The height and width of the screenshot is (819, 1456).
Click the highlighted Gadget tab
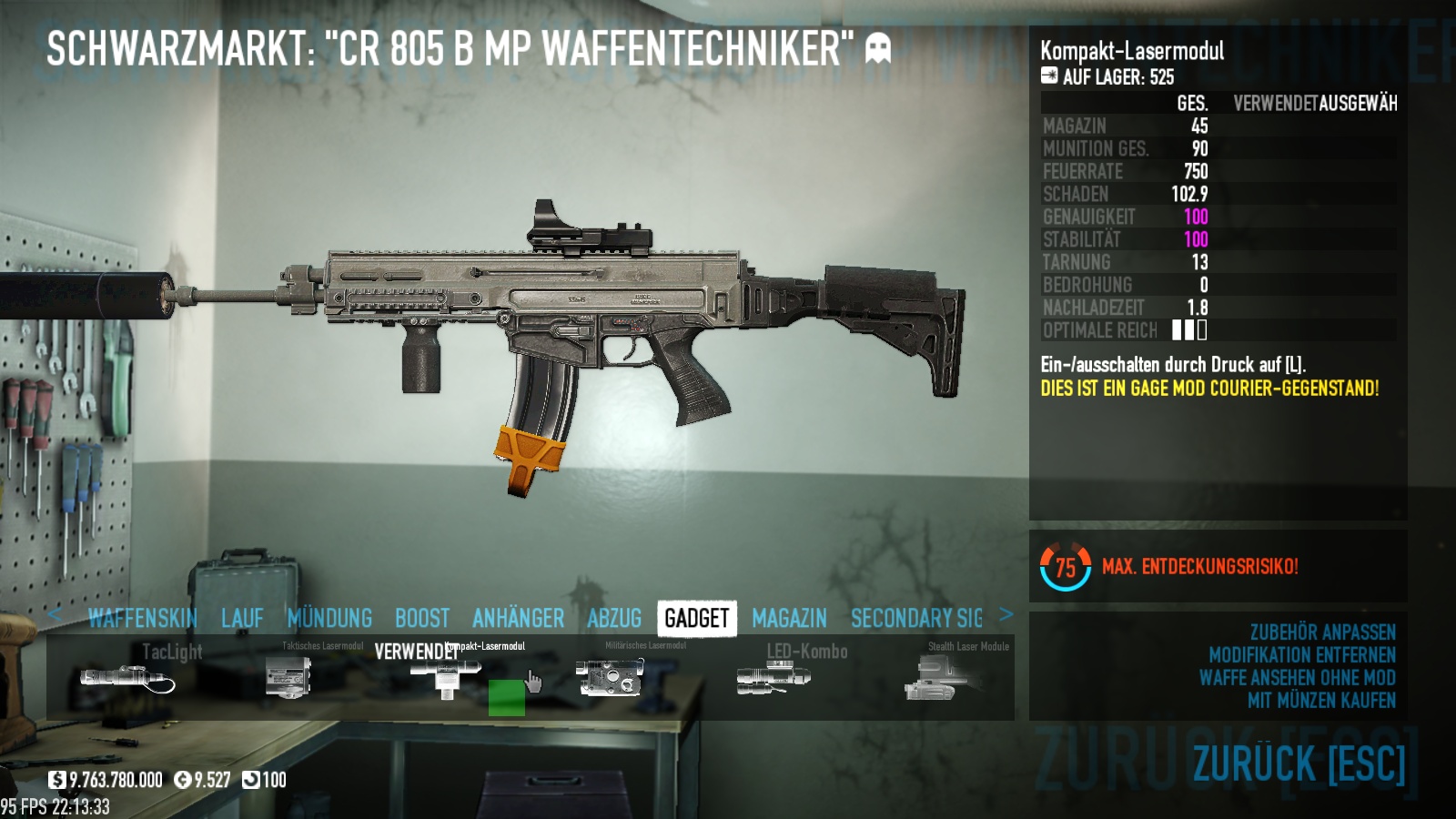coord(696,619)
